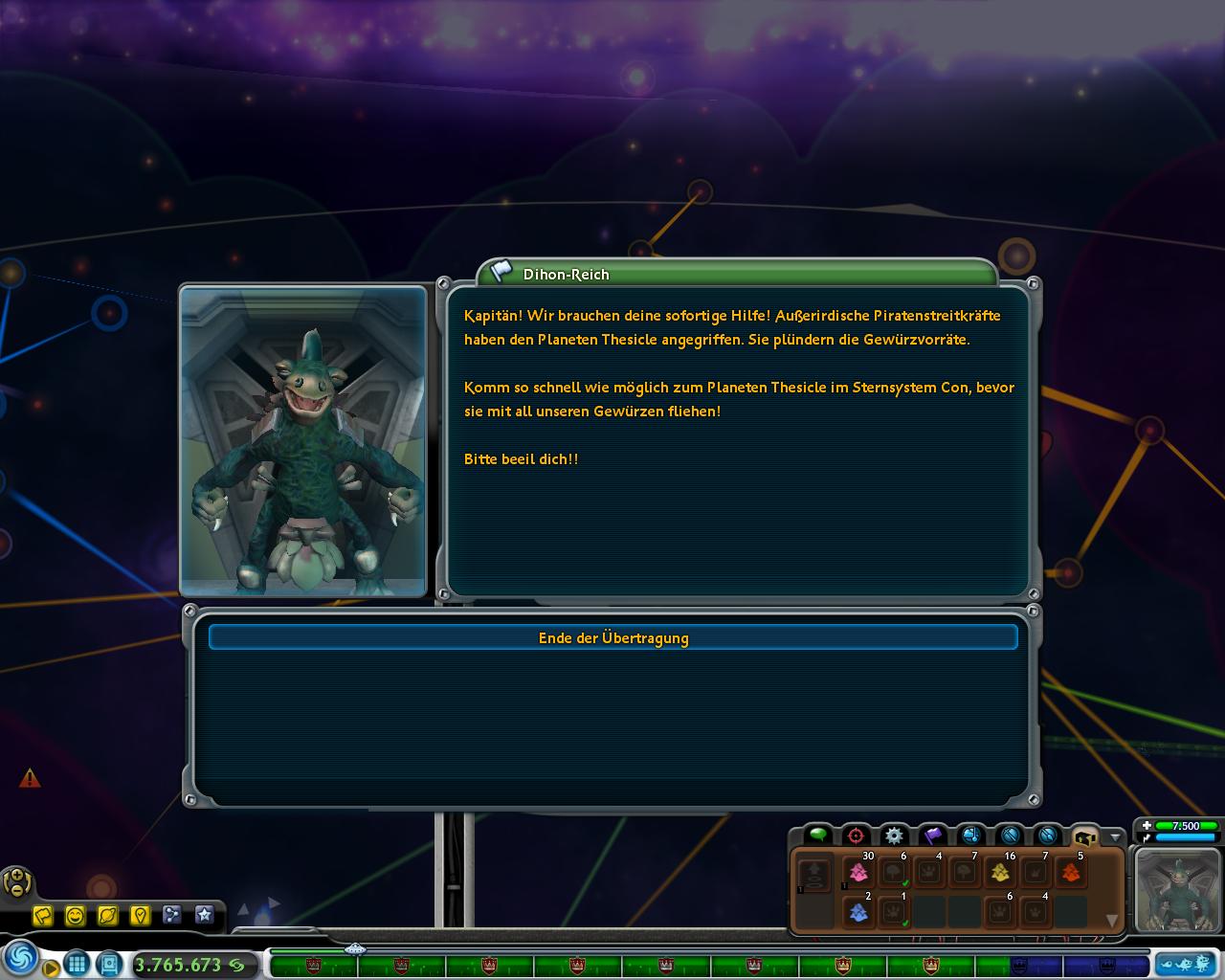Select the pink spice cargo slot

tap(858, 873)
